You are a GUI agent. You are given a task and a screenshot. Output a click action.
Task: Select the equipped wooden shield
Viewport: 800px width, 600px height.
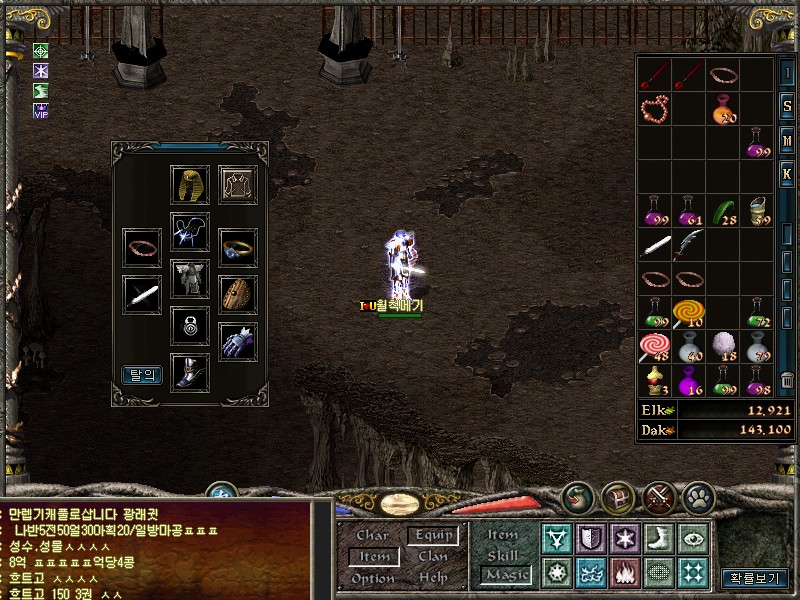(x=238, y=294)
